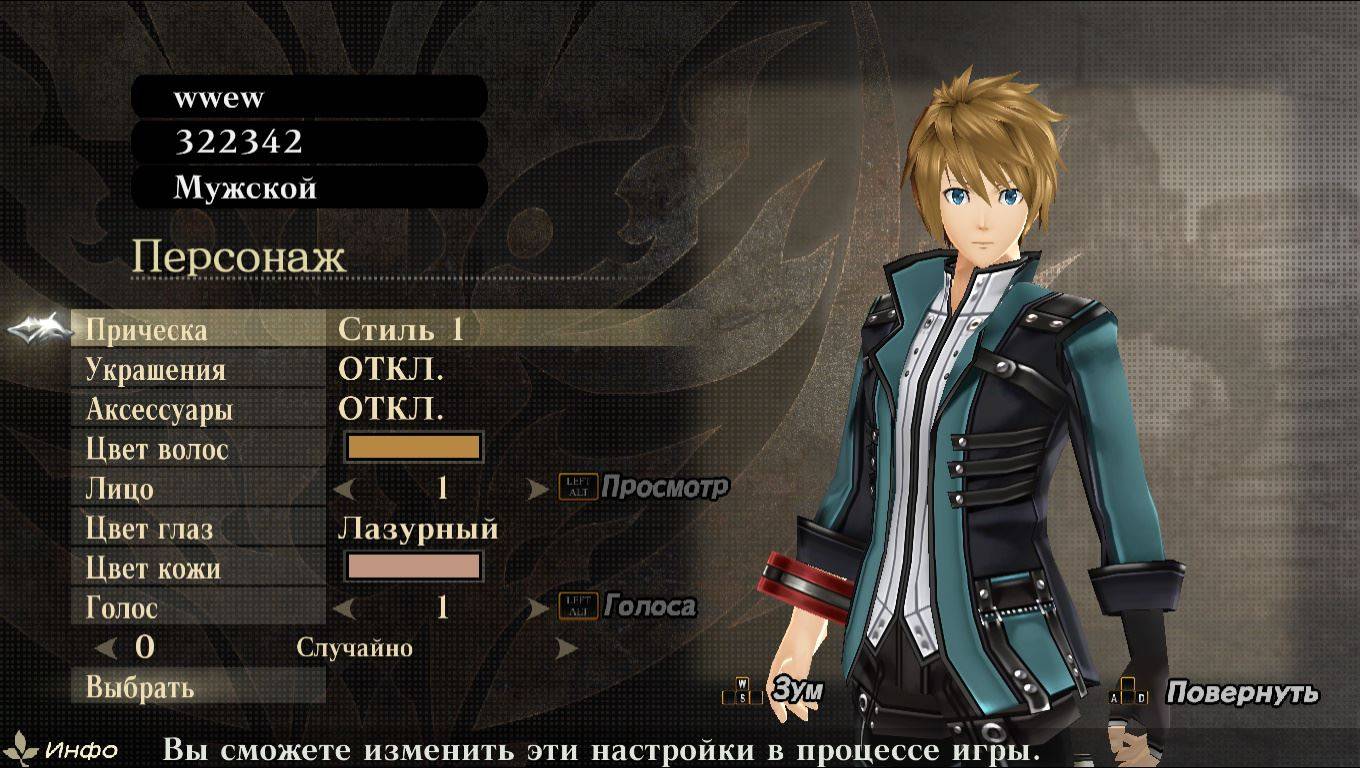
Task: Click the skin color swatch
Action: pos(414,567)
